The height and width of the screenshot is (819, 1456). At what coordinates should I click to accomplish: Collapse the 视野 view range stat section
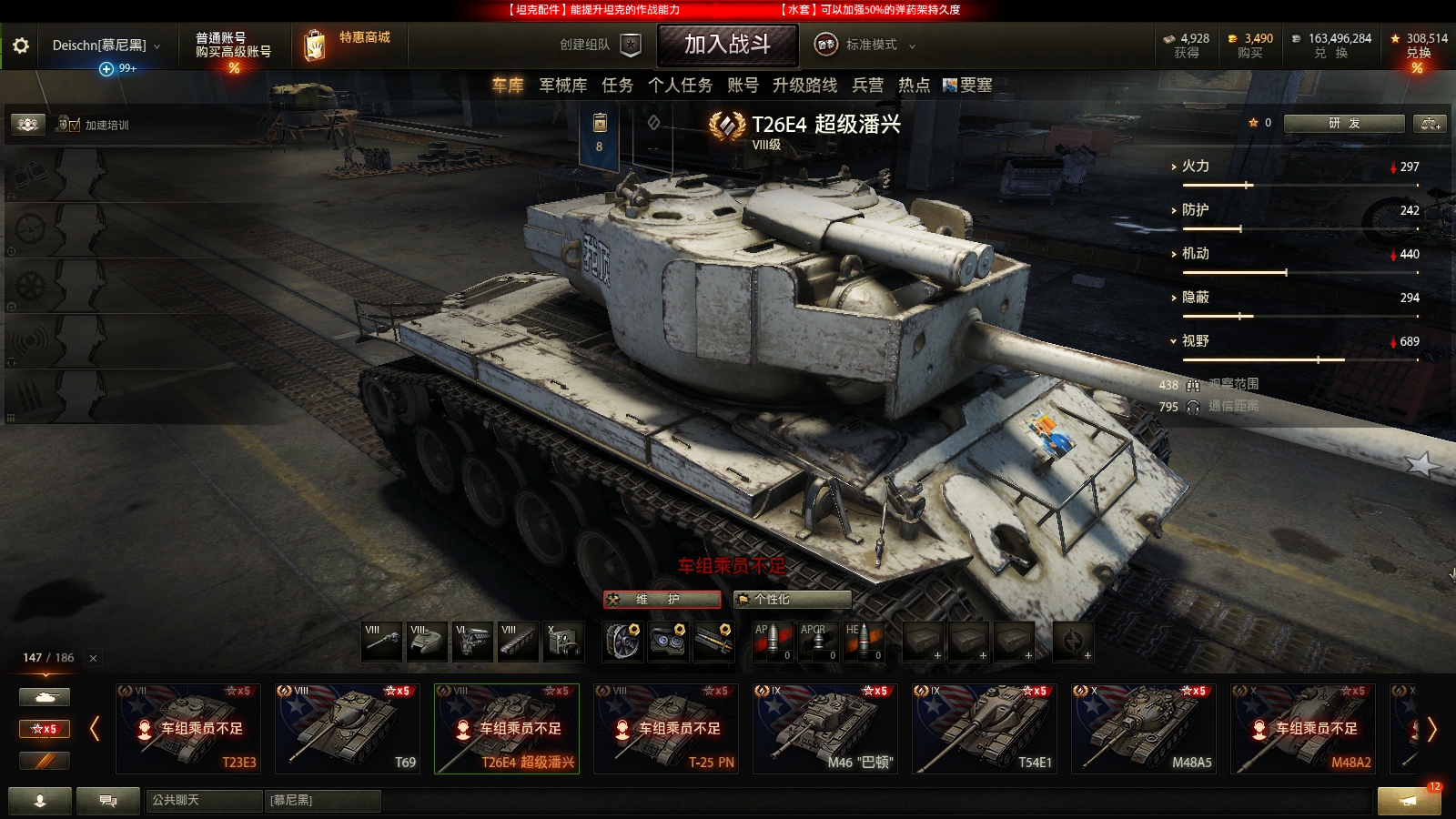(x=1174, y=341)
